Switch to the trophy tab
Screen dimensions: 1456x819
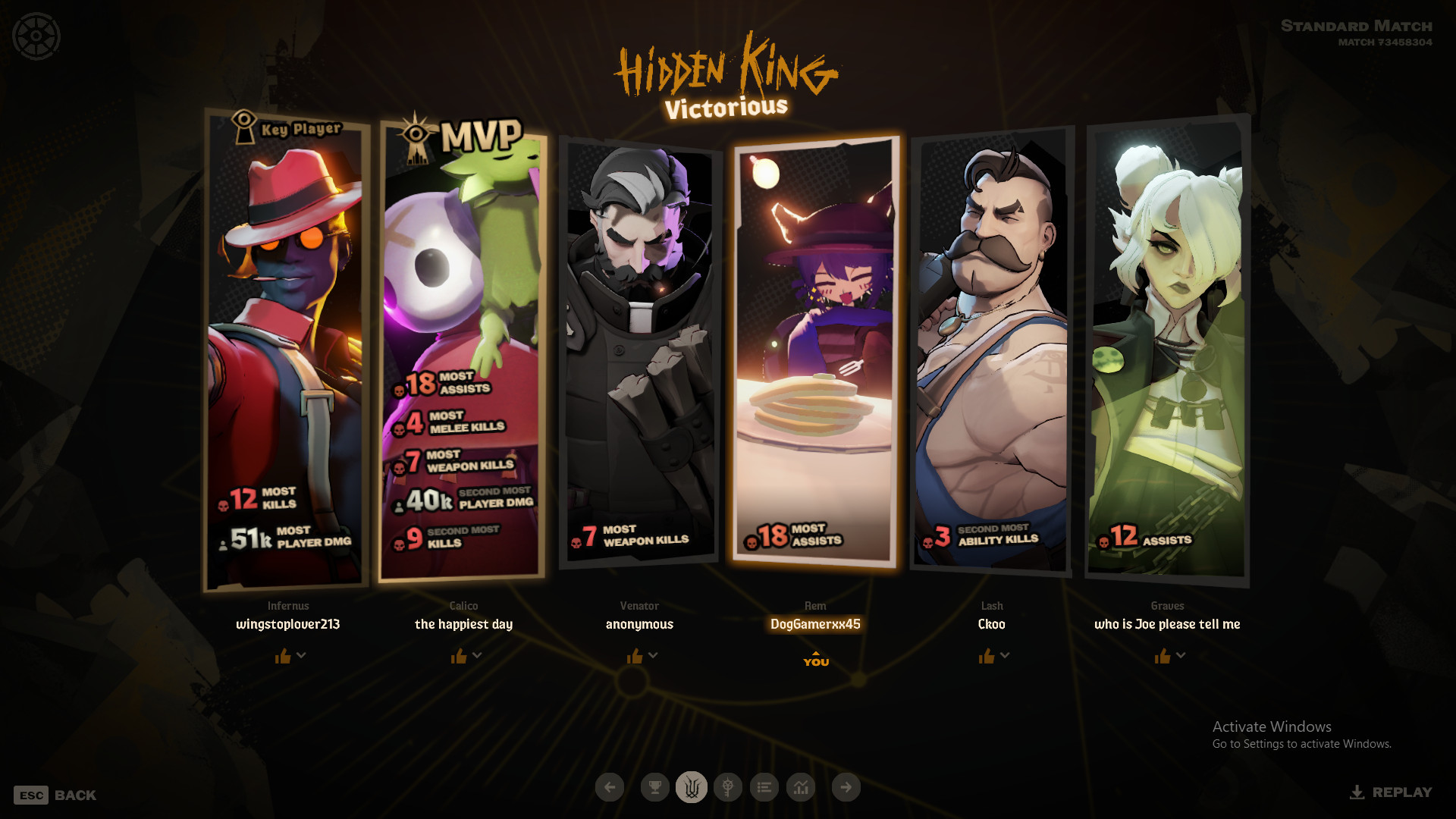(x=654, y=787)
